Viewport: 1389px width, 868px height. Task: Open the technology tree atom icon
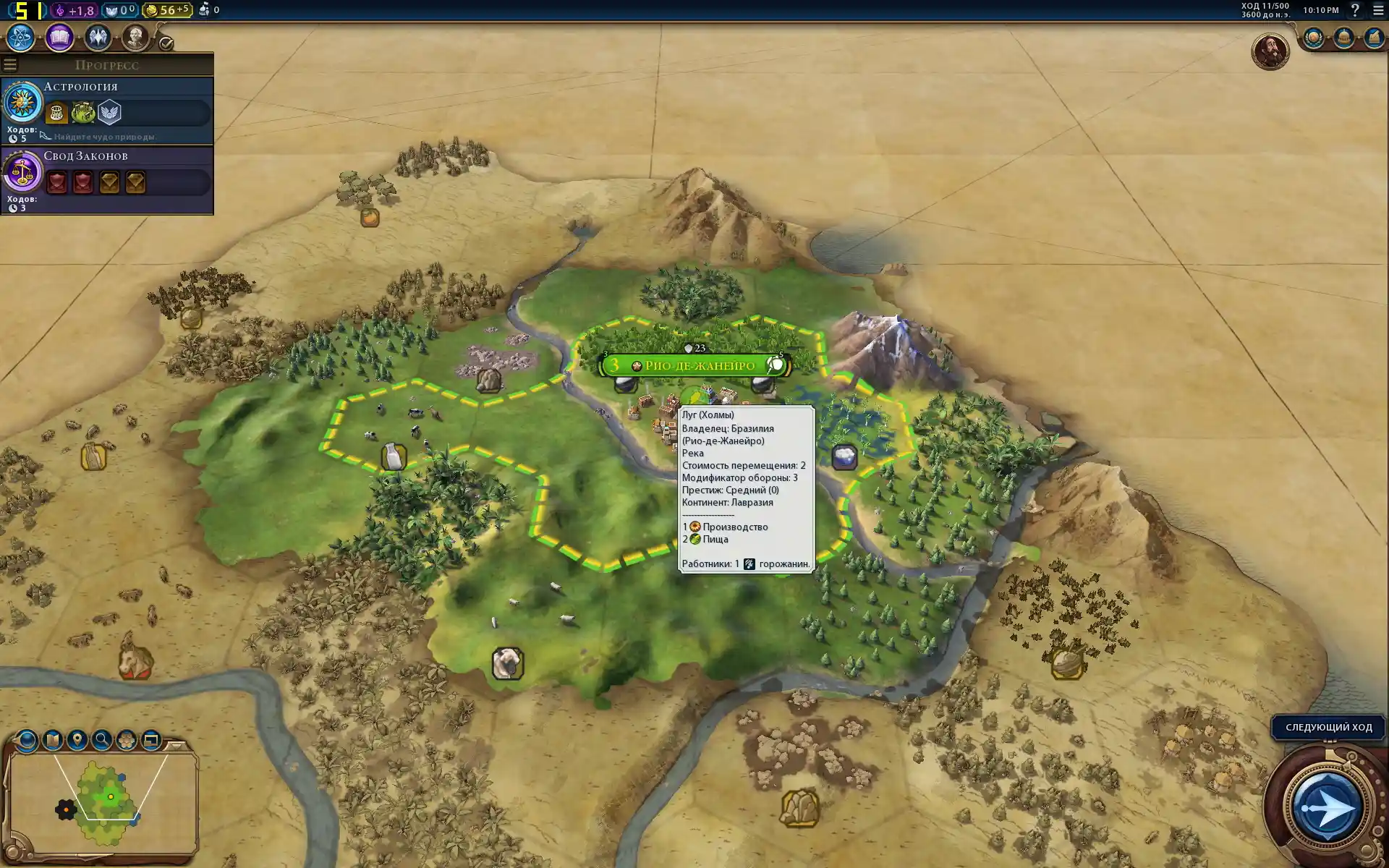pos(21,38)
